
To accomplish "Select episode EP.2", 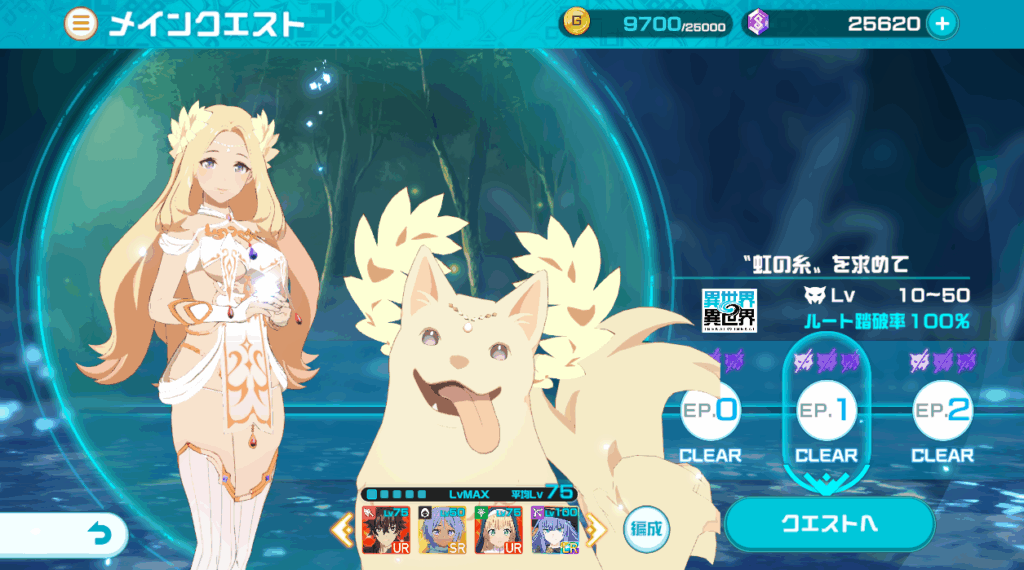I will coord(942,411).
